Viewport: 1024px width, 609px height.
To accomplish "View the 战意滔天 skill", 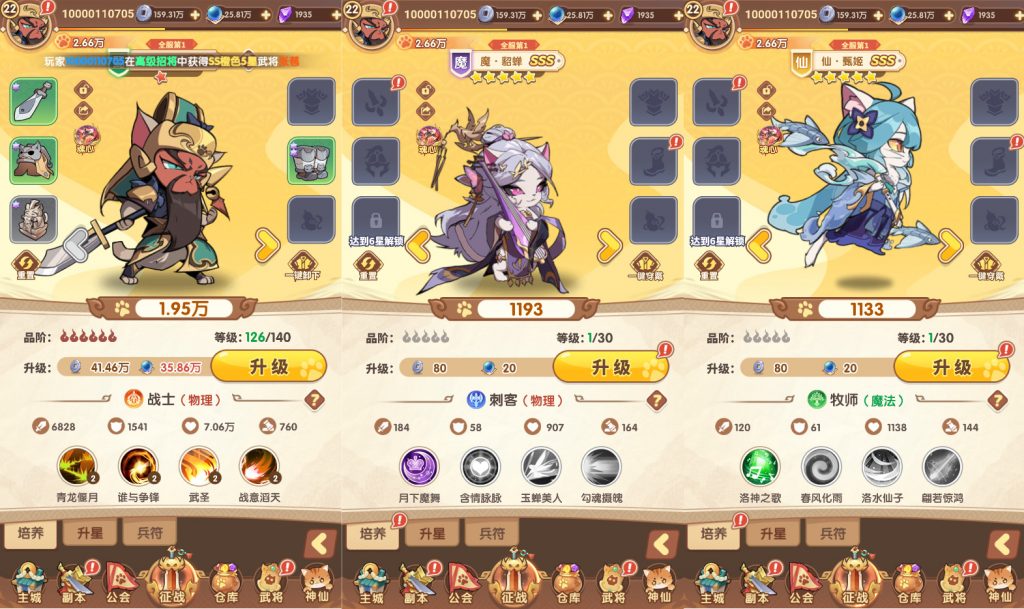I will 260,466.
